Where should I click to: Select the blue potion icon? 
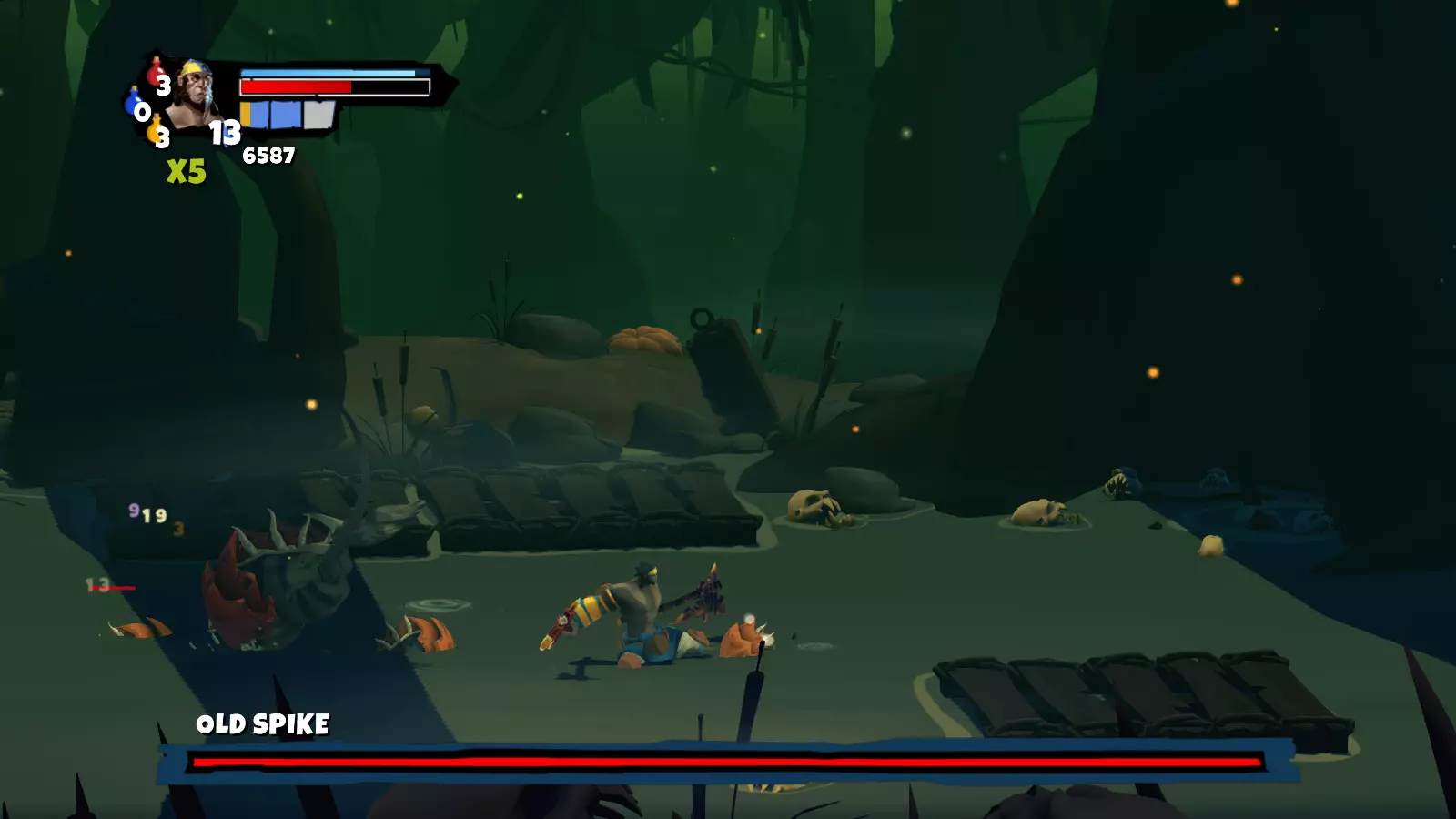point(133,103)
